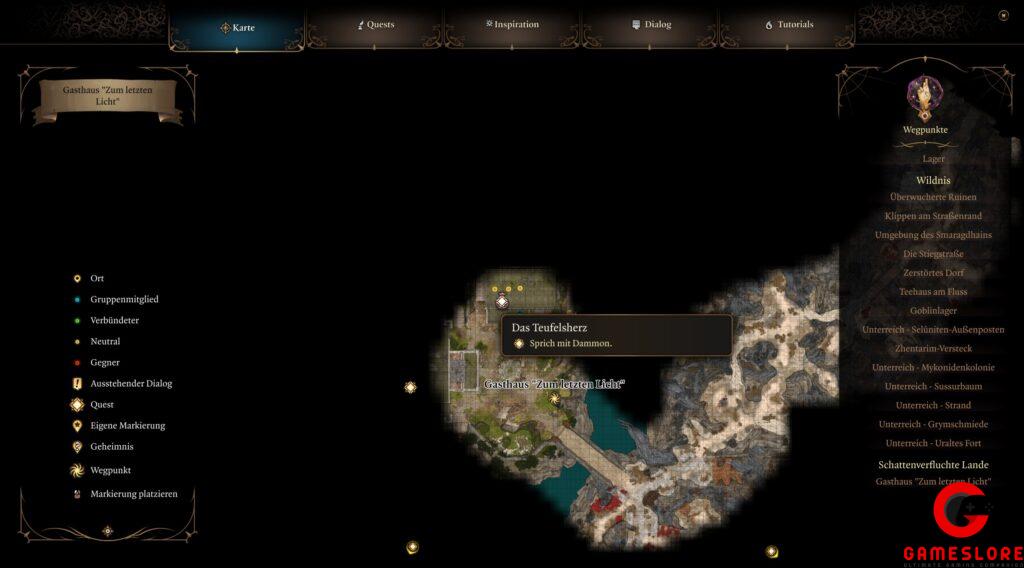Switch to the Inspiration tab
This screenshot has width=1024, height=568.
[512, 25]
